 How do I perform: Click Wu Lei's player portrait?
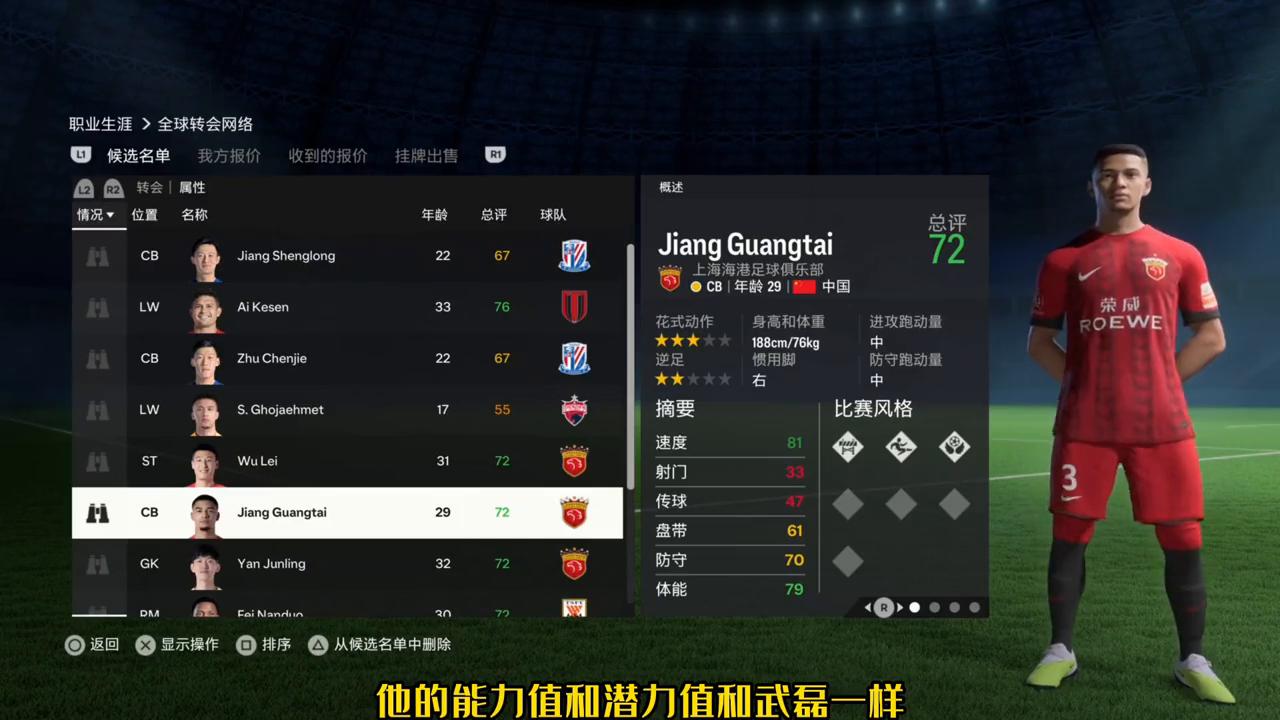[x=206, y=461]
